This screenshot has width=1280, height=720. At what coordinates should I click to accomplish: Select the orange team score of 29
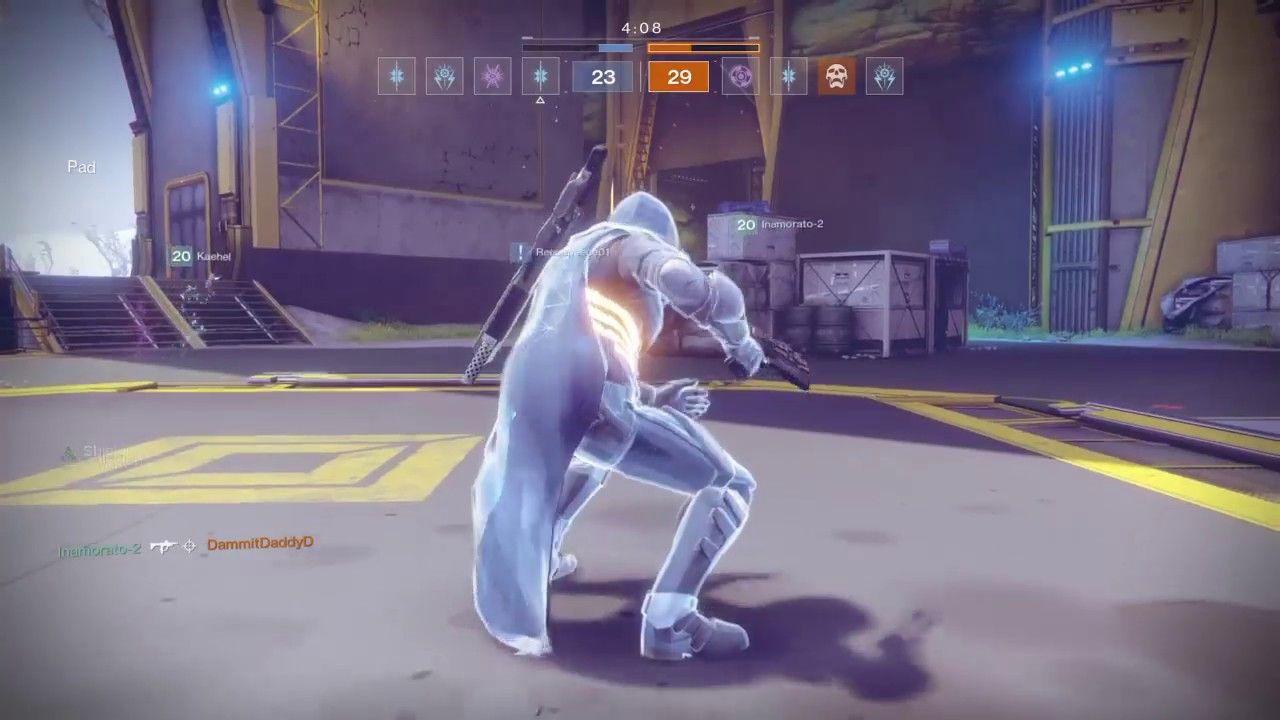(x=679, y=77)
